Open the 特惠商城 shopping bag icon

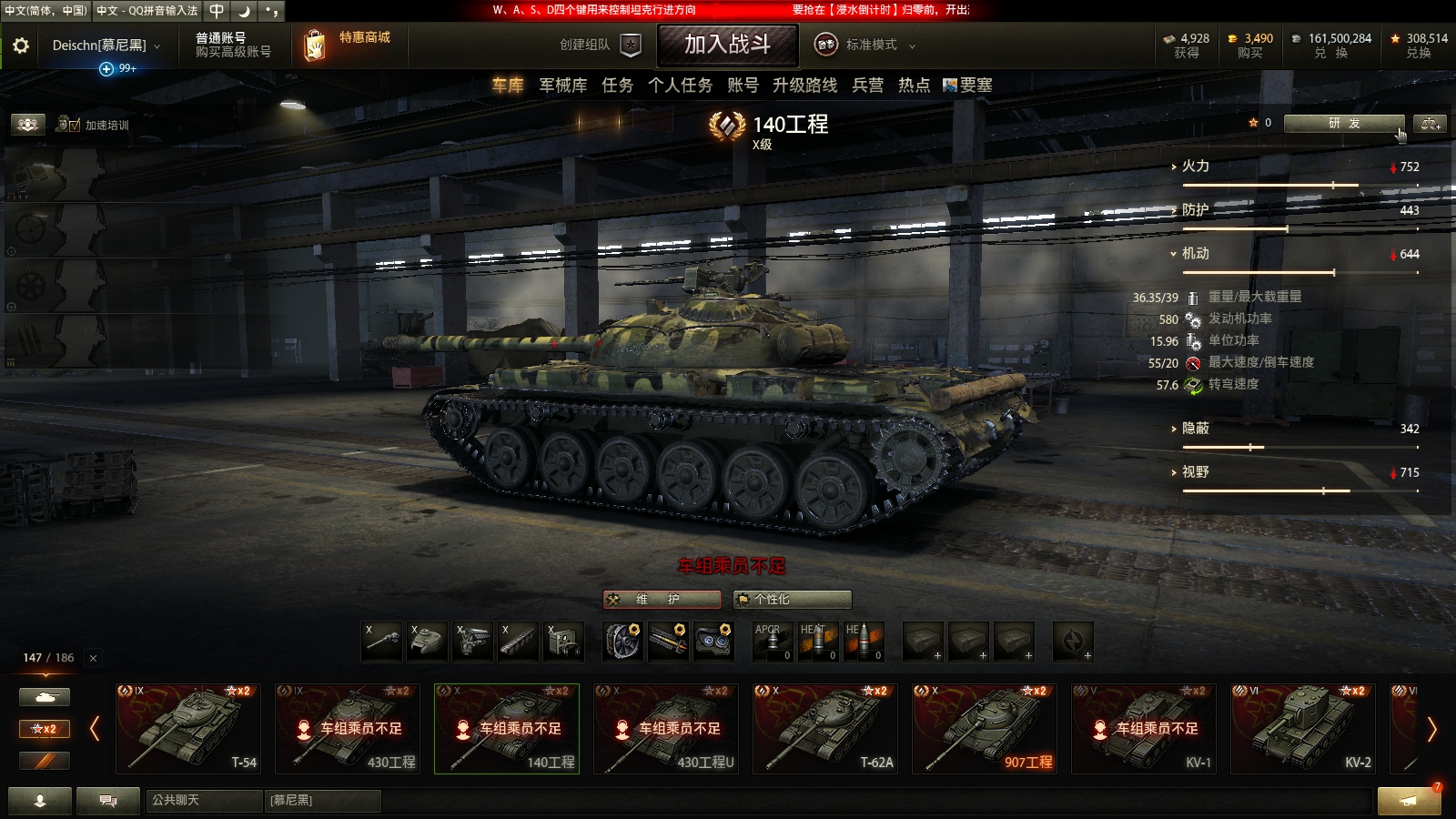(x=315, y=45)
